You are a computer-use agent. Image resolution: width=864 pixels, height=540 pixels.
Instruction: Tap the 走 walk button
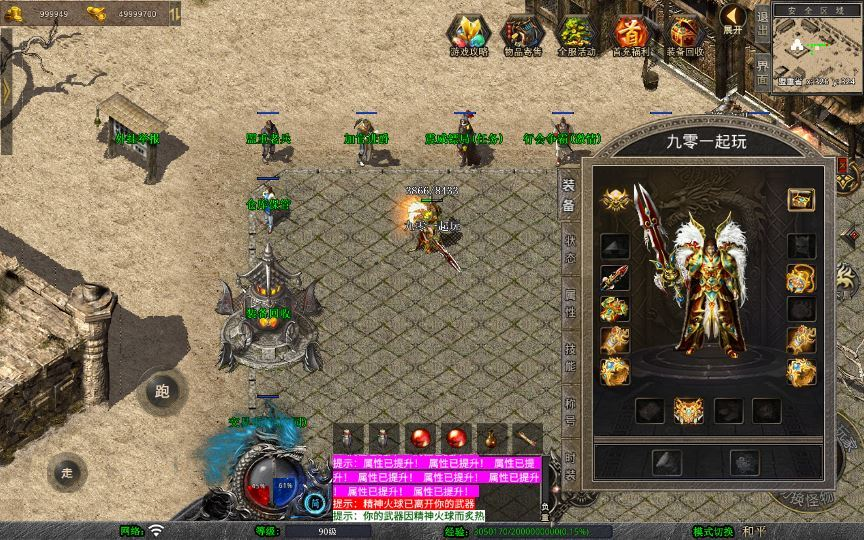coord(68,472)
